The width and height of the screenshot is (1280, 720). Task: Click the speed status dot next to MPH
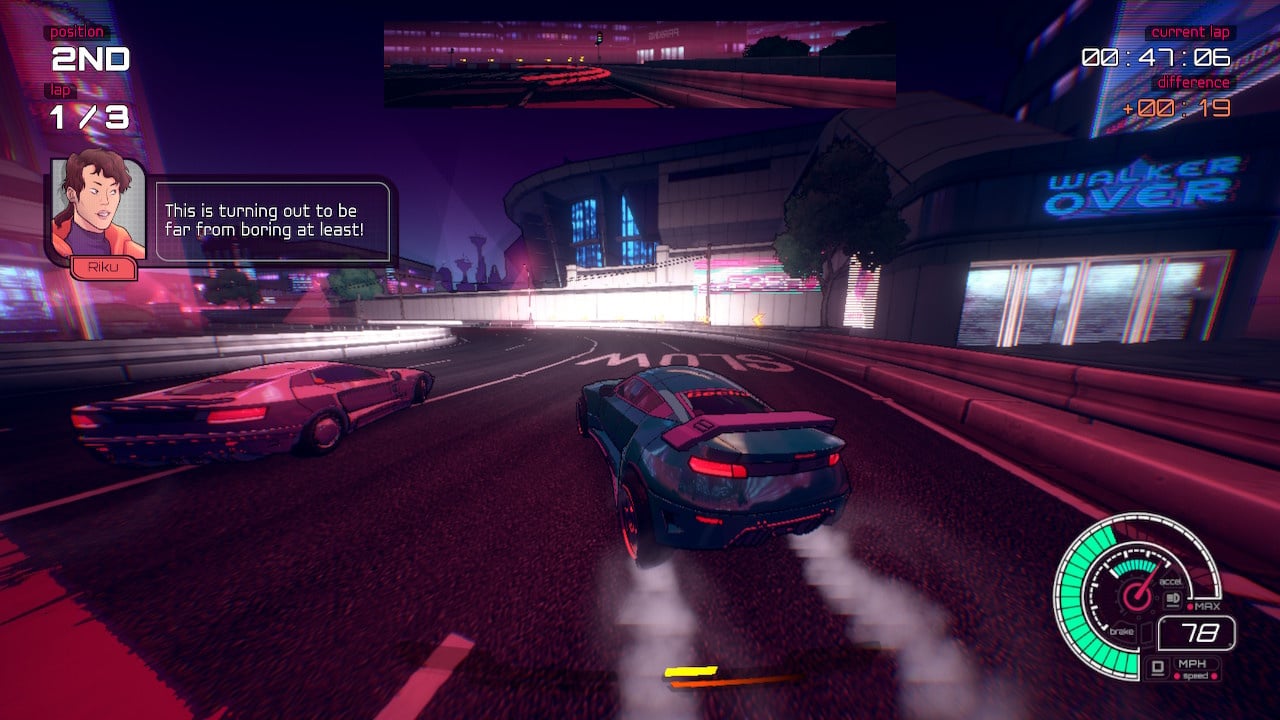click(1177, 676)
